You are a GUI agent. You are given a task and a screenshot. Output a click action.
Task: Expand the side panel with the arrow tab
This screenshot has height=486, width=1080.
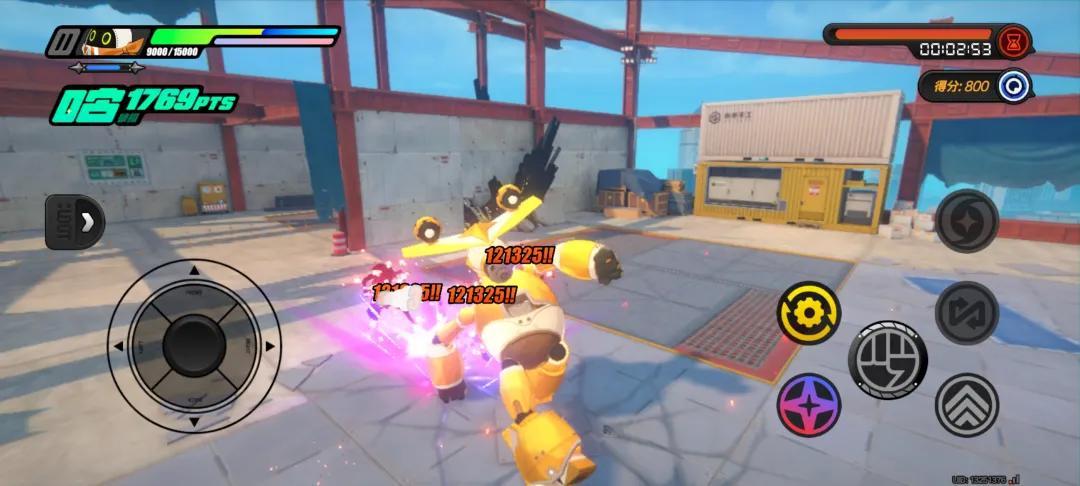pos(76,221)
